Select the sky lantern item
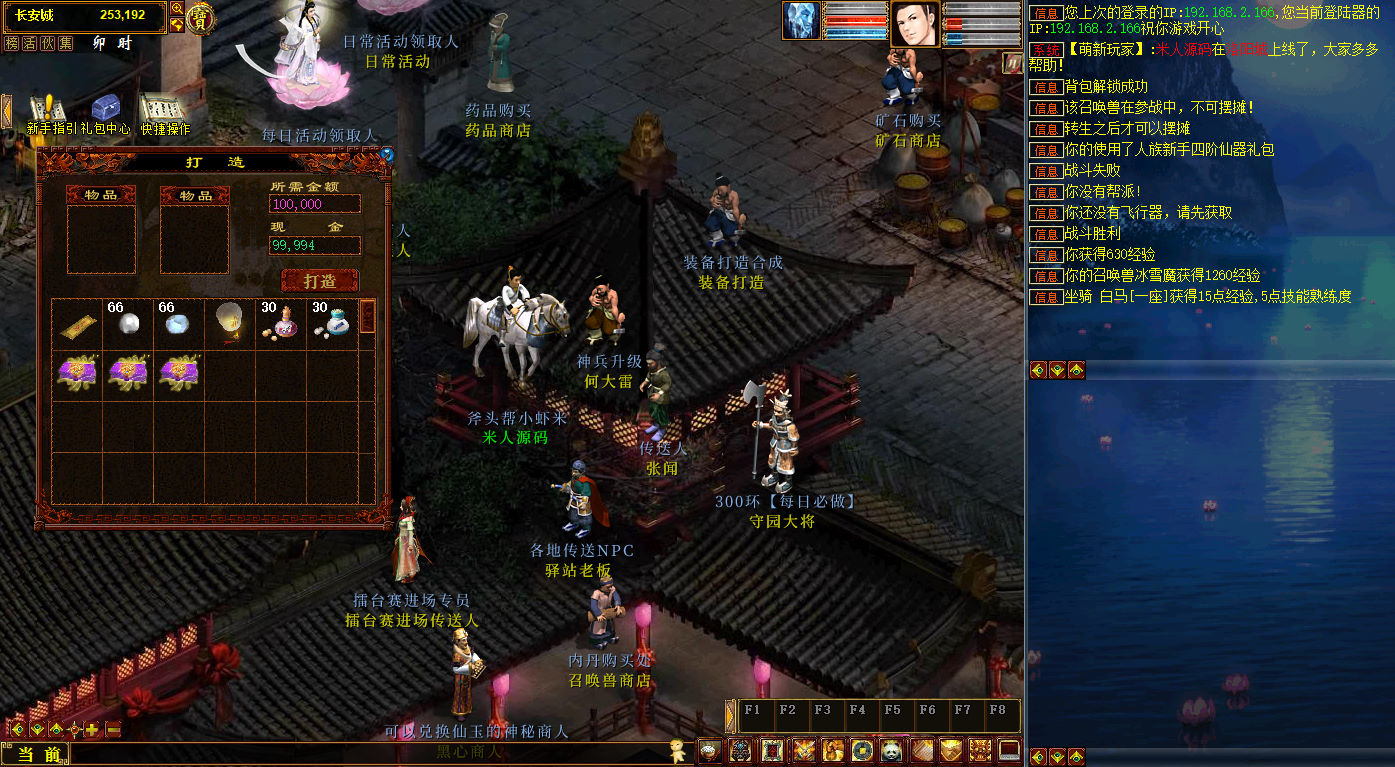 coord(229,322)
